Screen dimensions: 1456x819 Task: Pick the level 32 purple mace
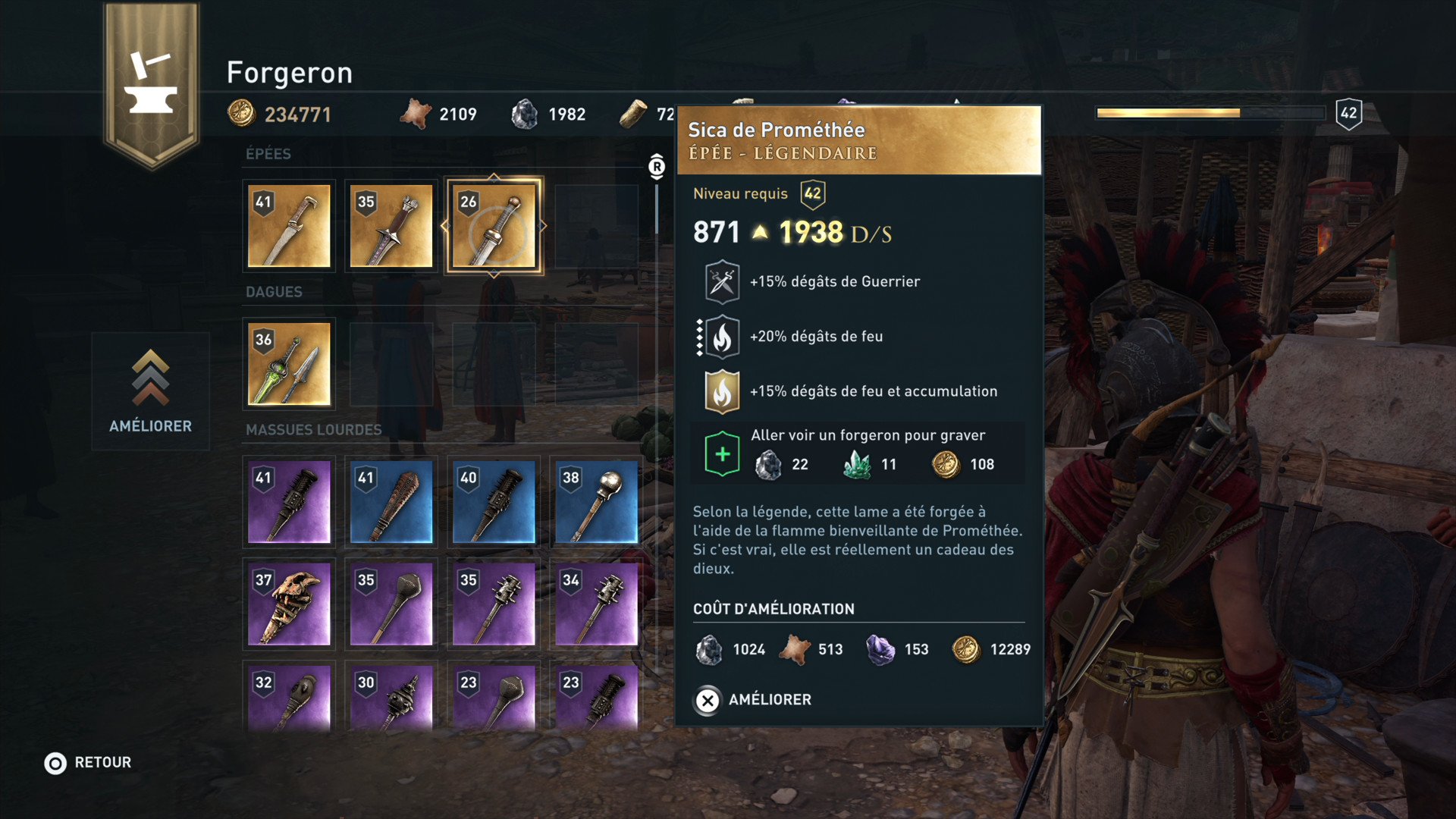(289, 698)
